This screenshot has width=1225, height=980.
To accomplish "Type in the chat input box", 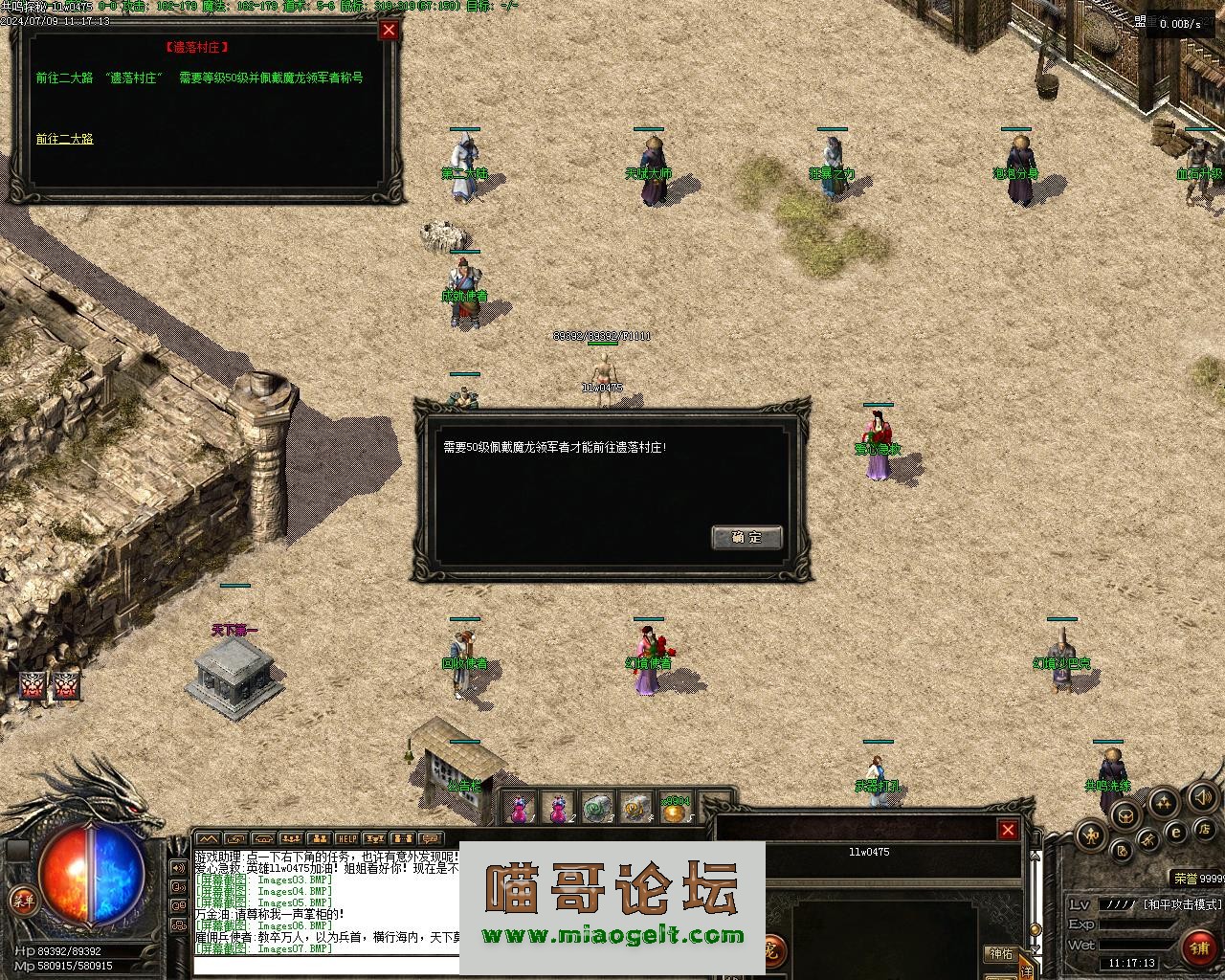I will 325,963.
